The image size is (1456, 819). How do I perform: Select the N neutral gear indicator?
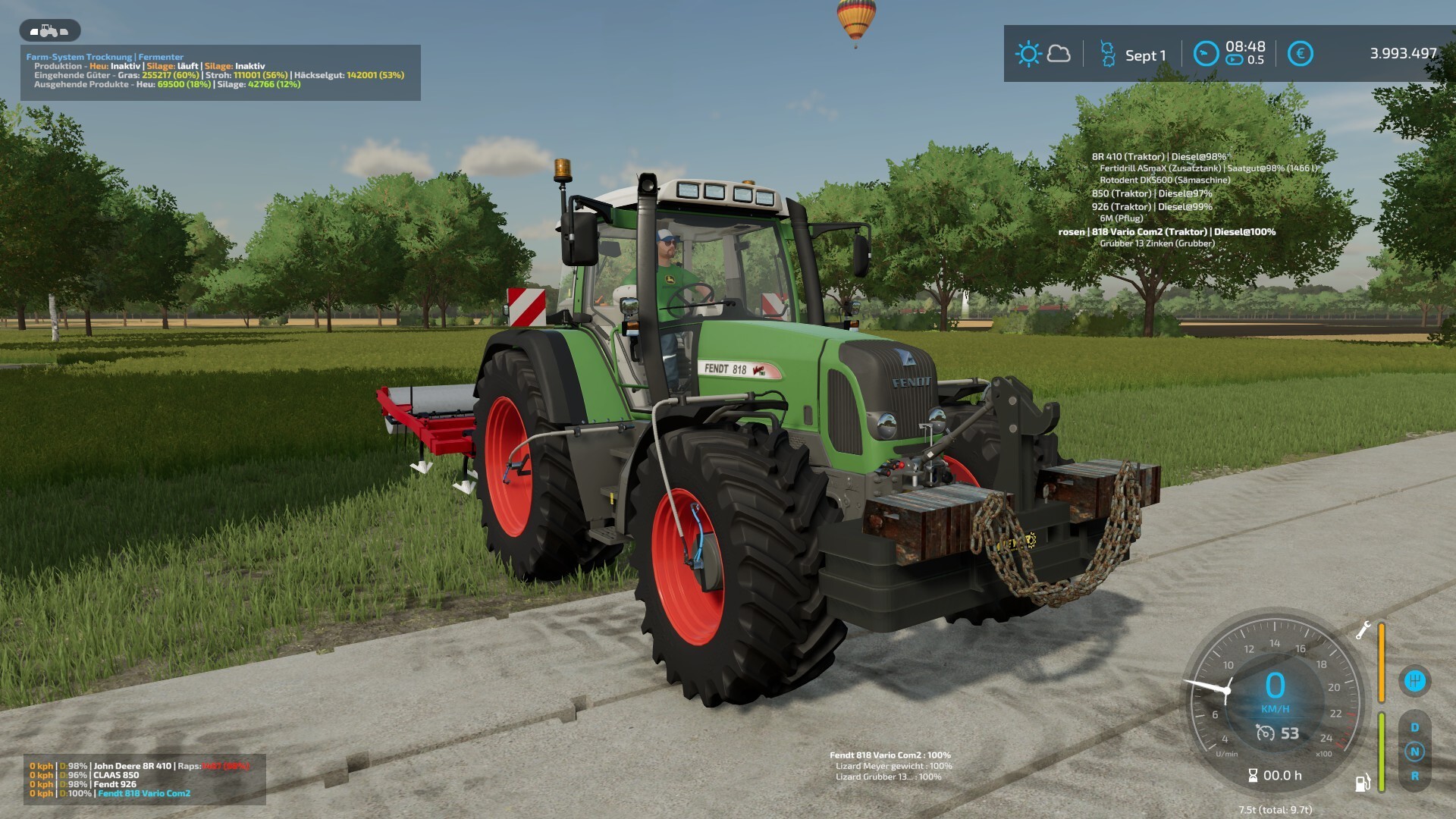coord(1414,752)
